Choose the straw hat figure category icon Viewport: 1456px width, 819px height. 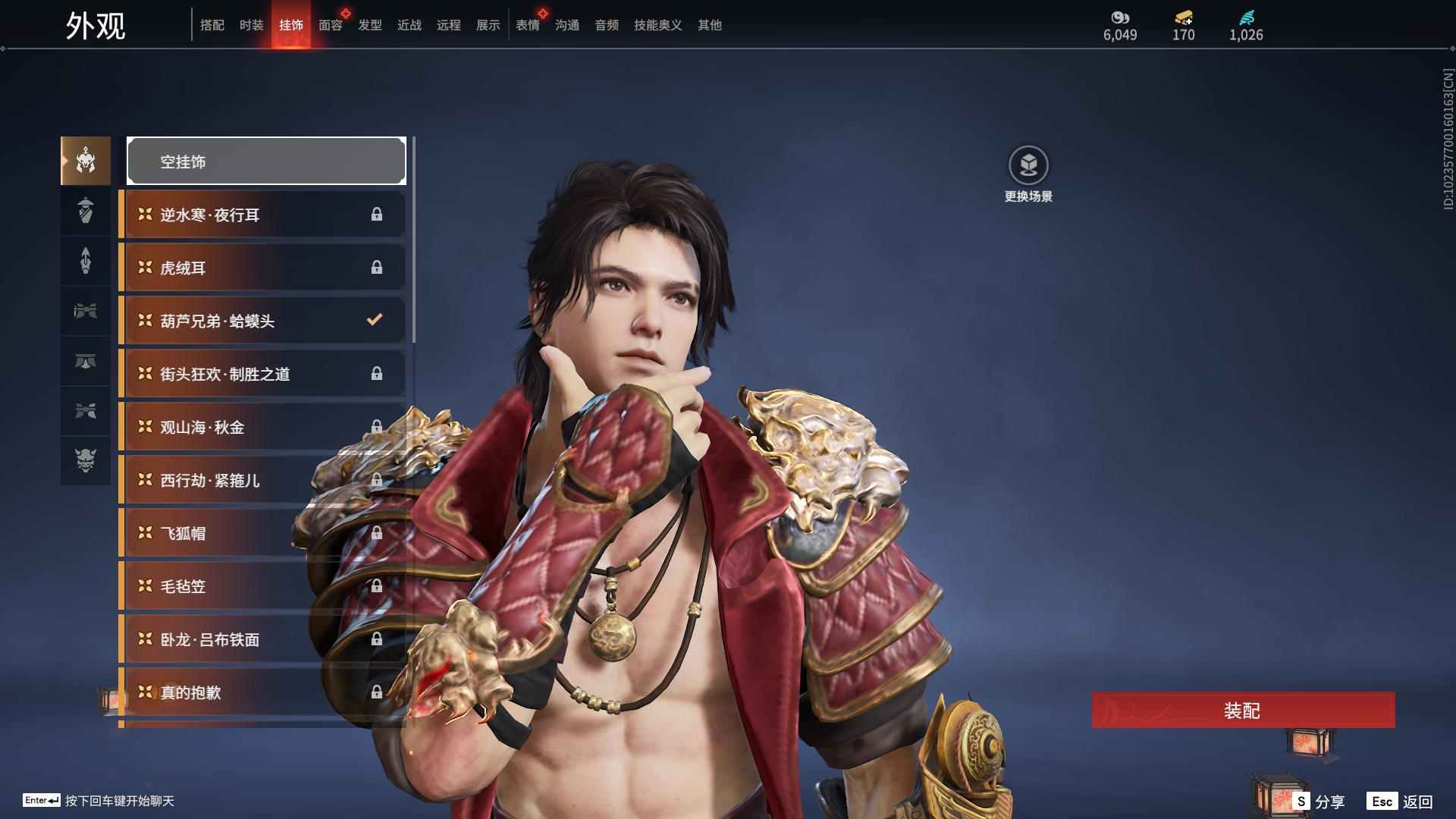[86, 210]
